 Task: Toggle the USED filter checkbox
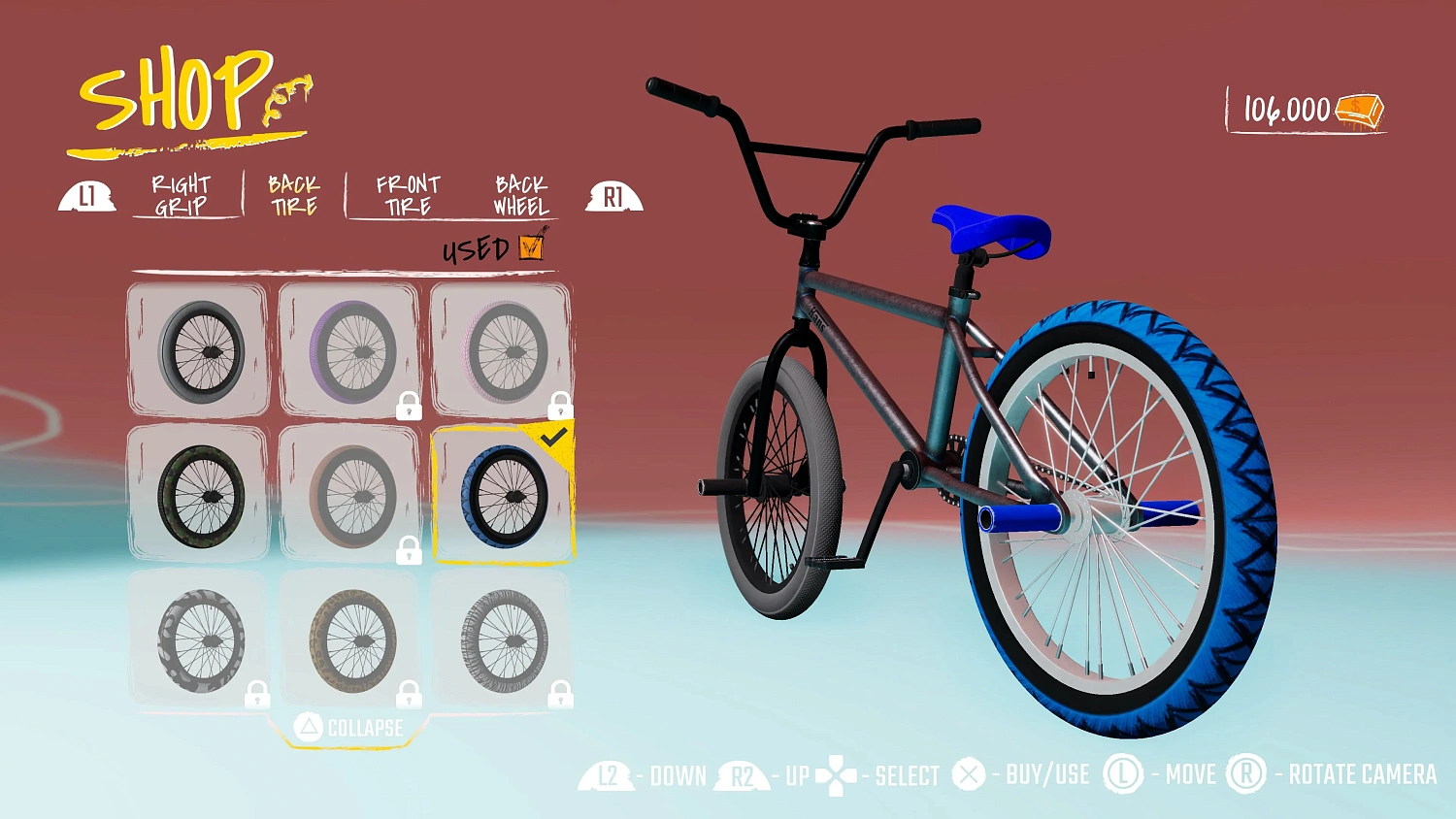[530, 245]
